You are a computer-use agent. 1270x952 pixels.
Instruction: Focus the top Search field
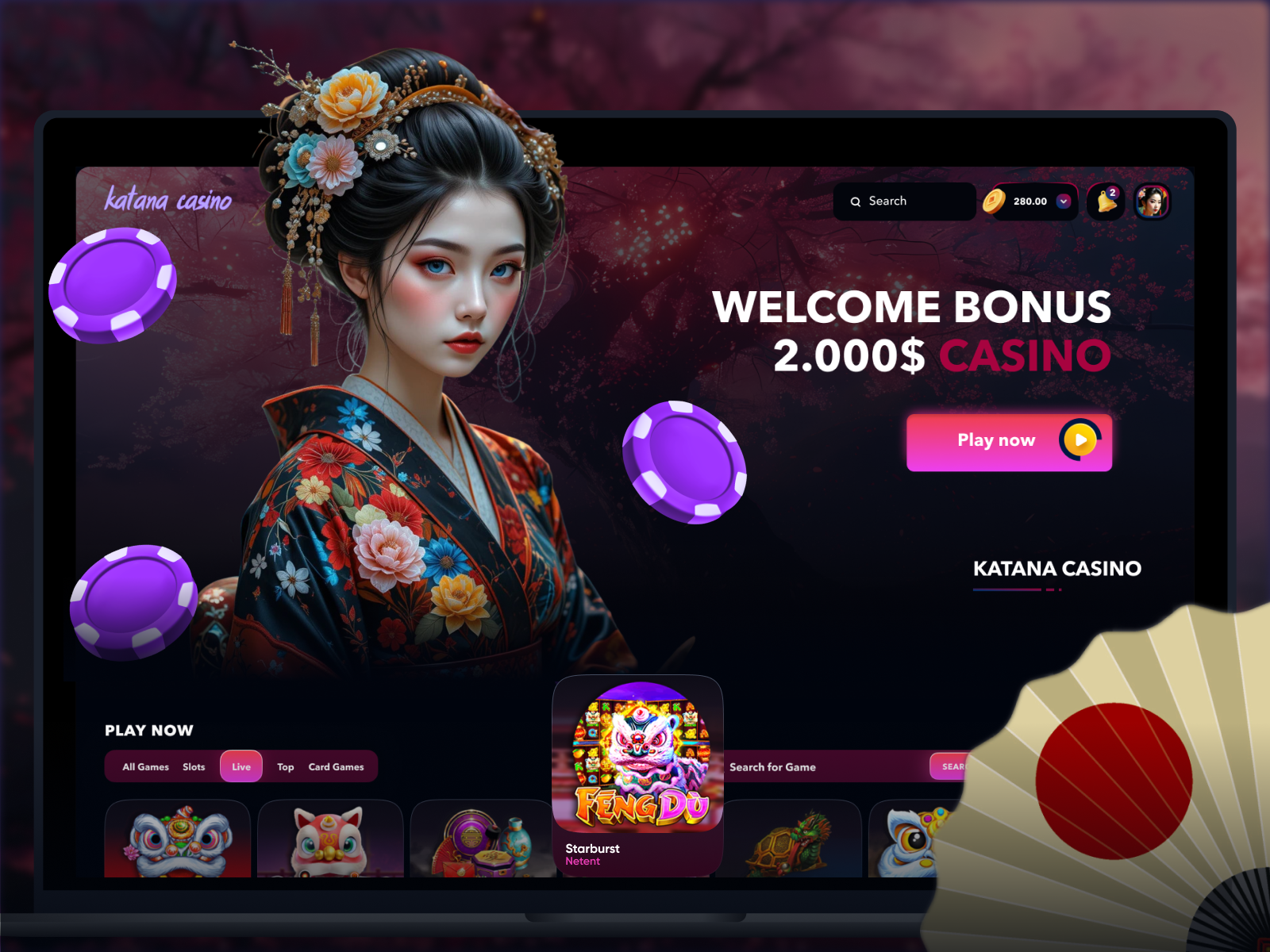(x=905, y=202)
